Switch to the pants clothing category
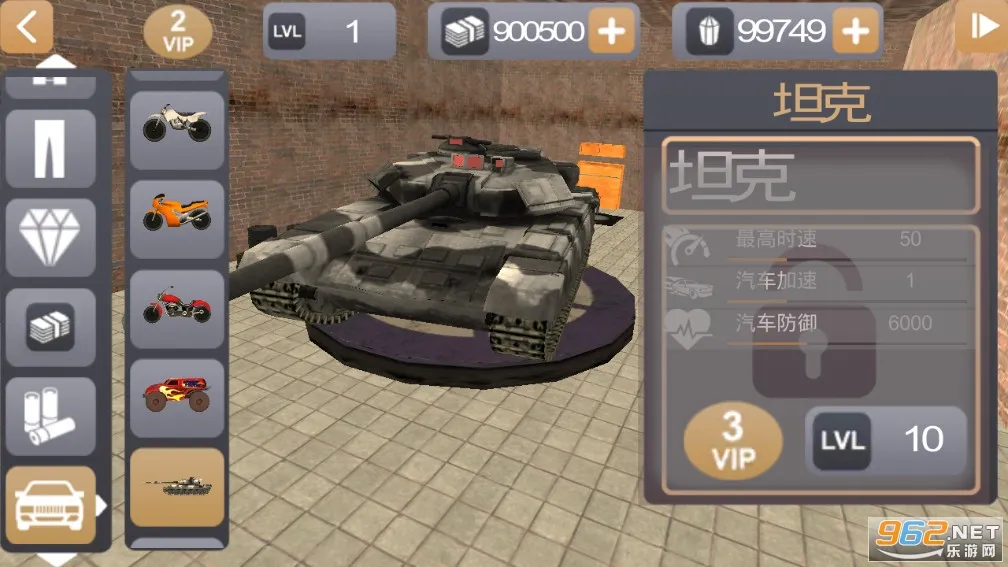 [x=50, y=148]
